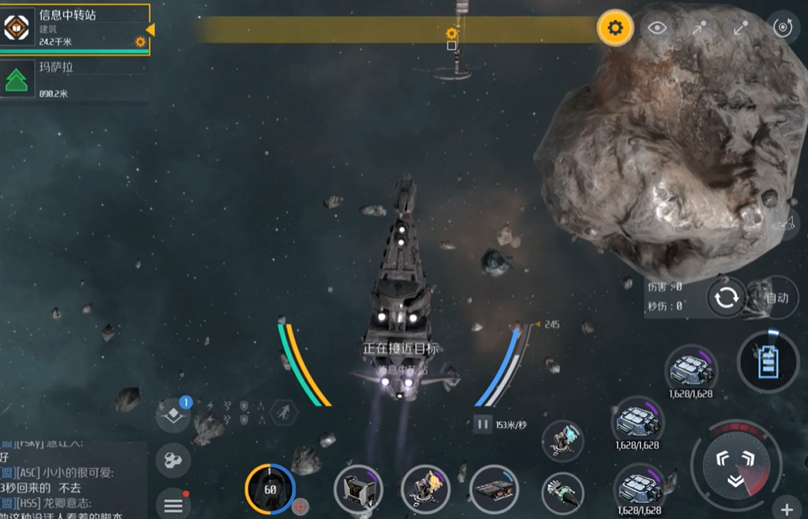This screenshot has height=519, width=808.
Task: Tap the reload cycle arrows button
Action: 727,297
